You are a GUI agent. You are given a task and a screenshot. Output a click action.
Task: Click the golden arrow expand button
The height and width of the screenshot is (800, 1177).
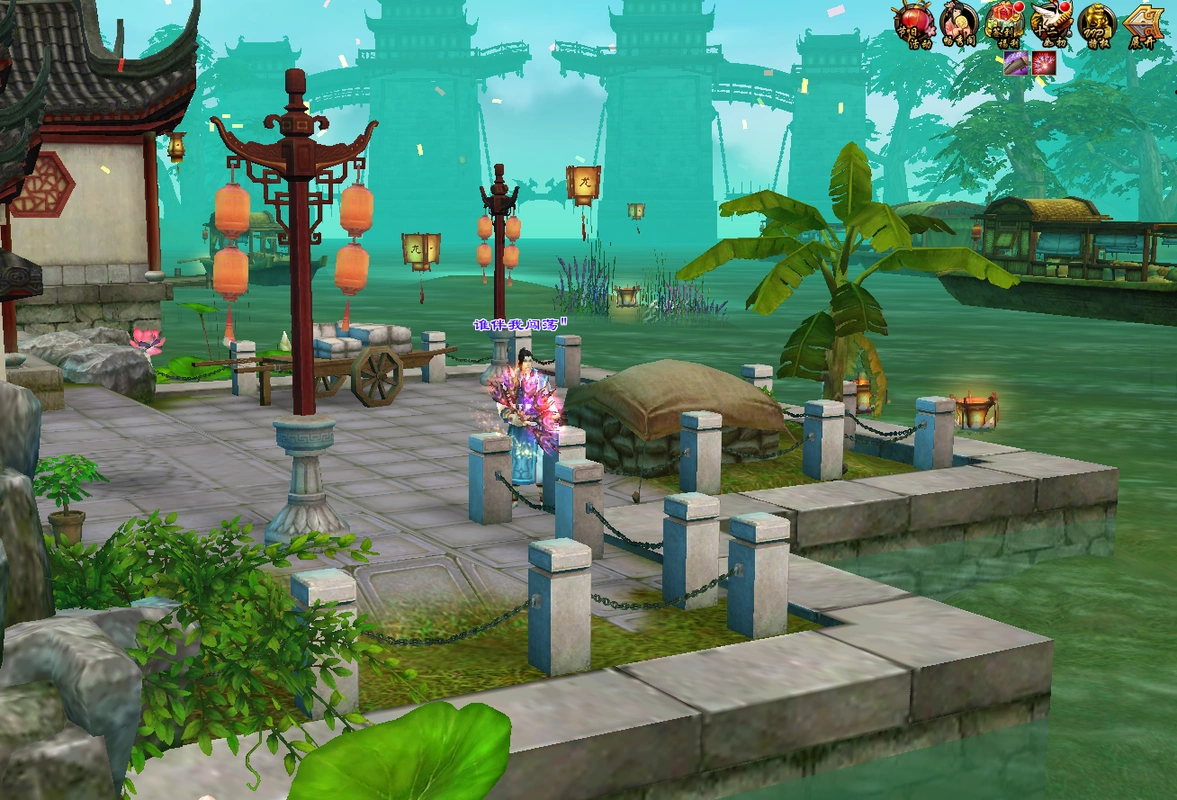(x=1143, y=22)
